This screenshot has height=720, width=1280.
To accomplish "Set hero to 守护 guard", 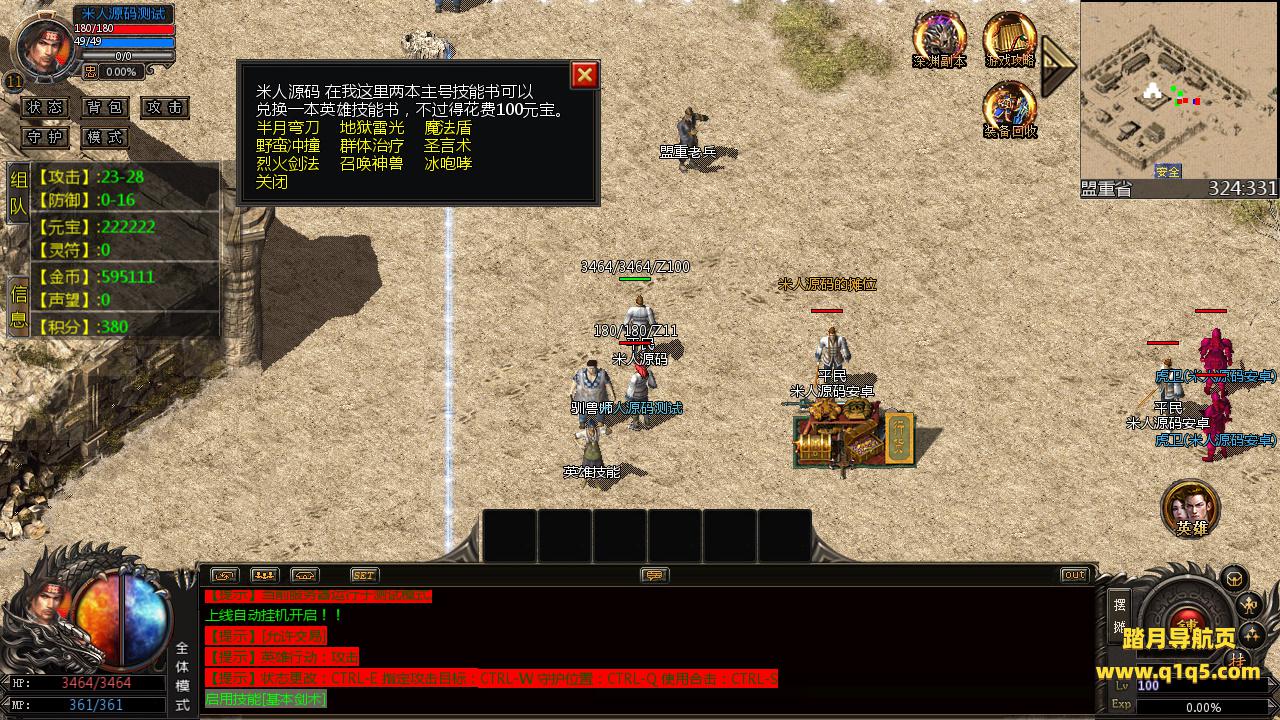I will click(x=45, y=137).
